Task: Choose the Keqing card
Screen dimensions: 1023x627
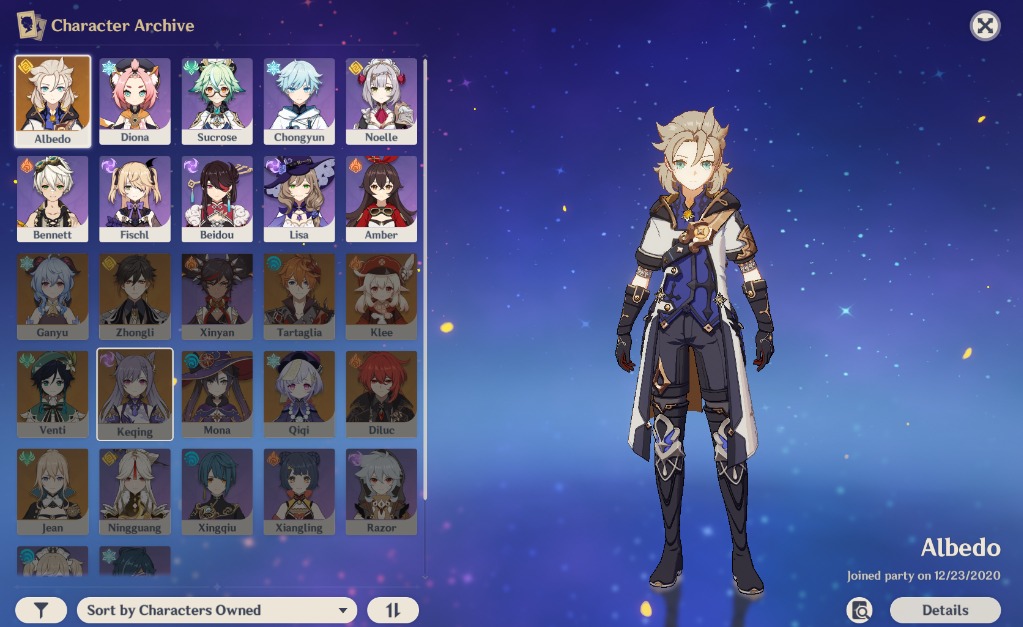Action: click(x=135, y=394)
